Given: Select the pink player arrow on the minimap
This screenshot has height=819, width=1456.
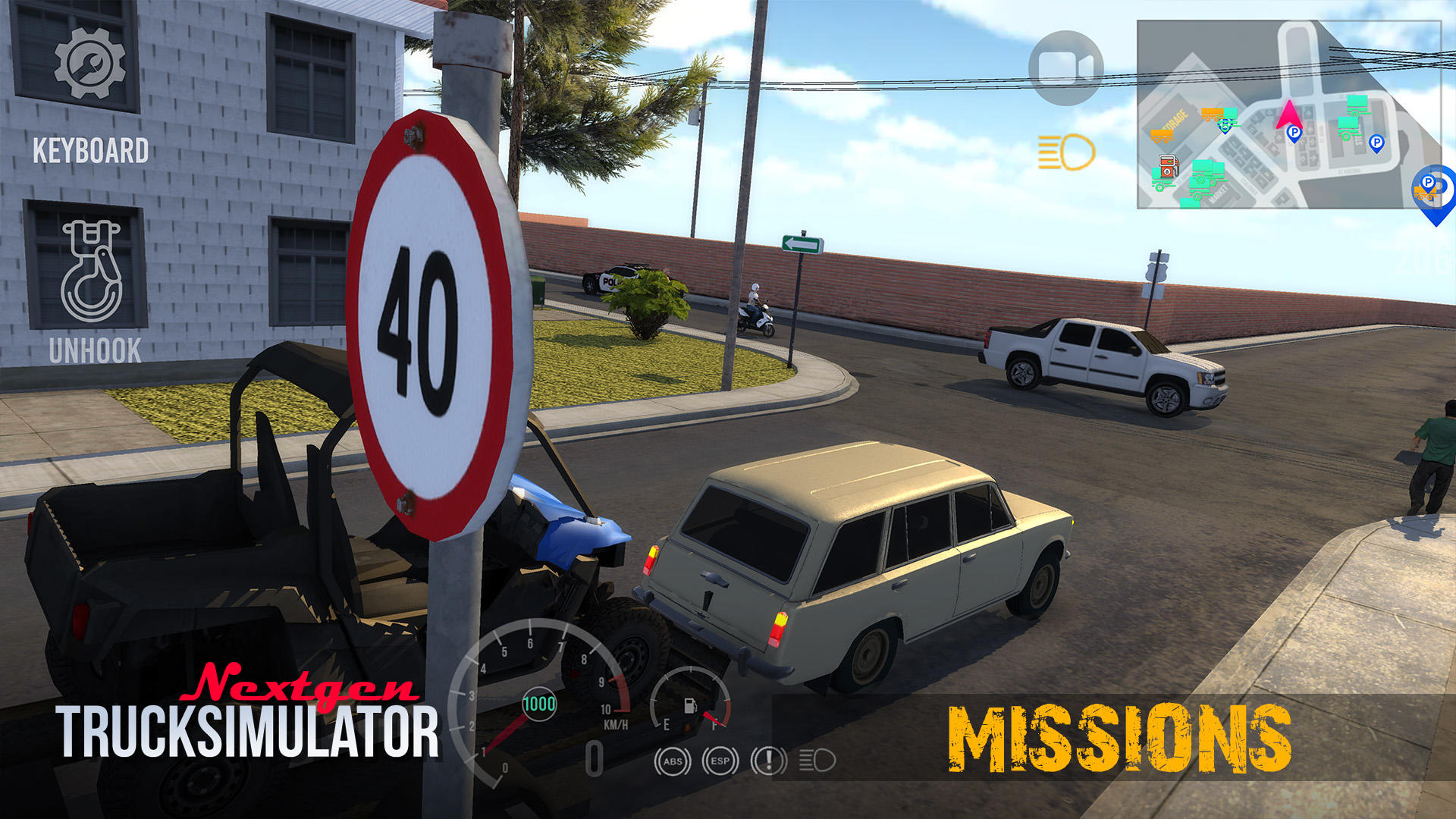Looking at the screenshot, I should pos(1289,114).
